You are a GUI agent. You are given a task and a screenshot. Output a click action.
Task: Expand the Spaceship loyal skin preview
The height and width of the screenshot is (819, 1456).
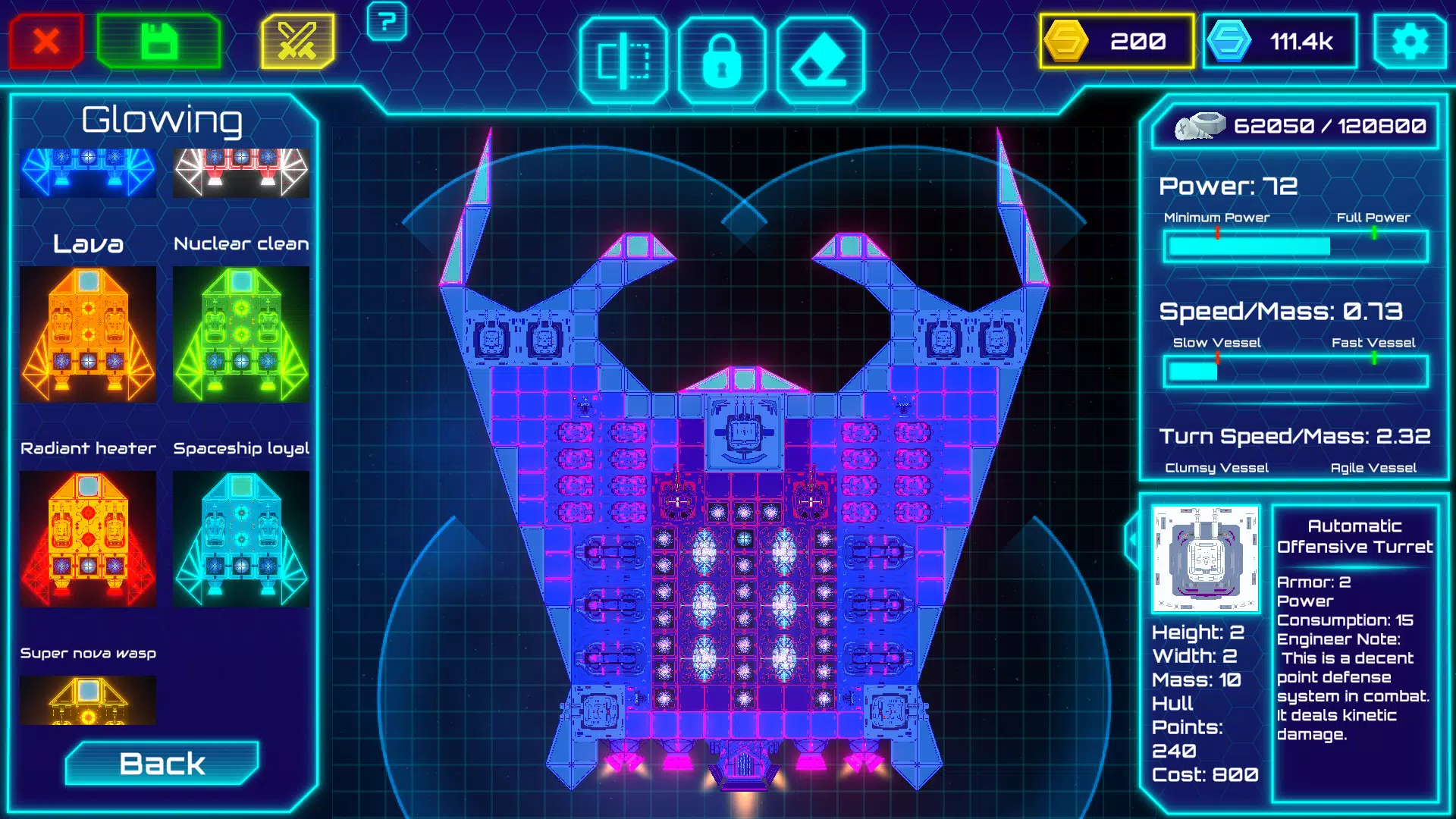241,538
